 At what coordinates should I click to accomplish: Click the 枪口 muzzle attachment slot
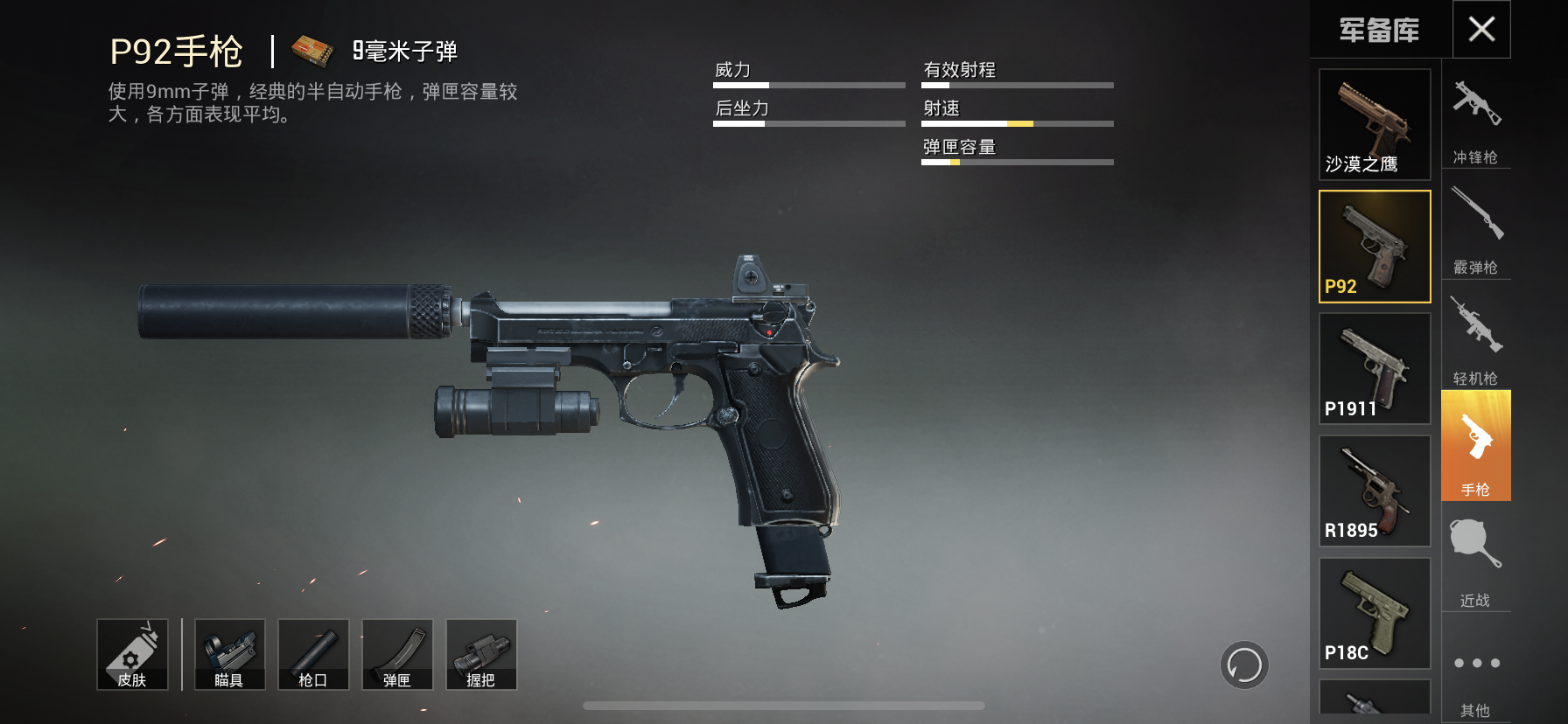pos(313,654)
